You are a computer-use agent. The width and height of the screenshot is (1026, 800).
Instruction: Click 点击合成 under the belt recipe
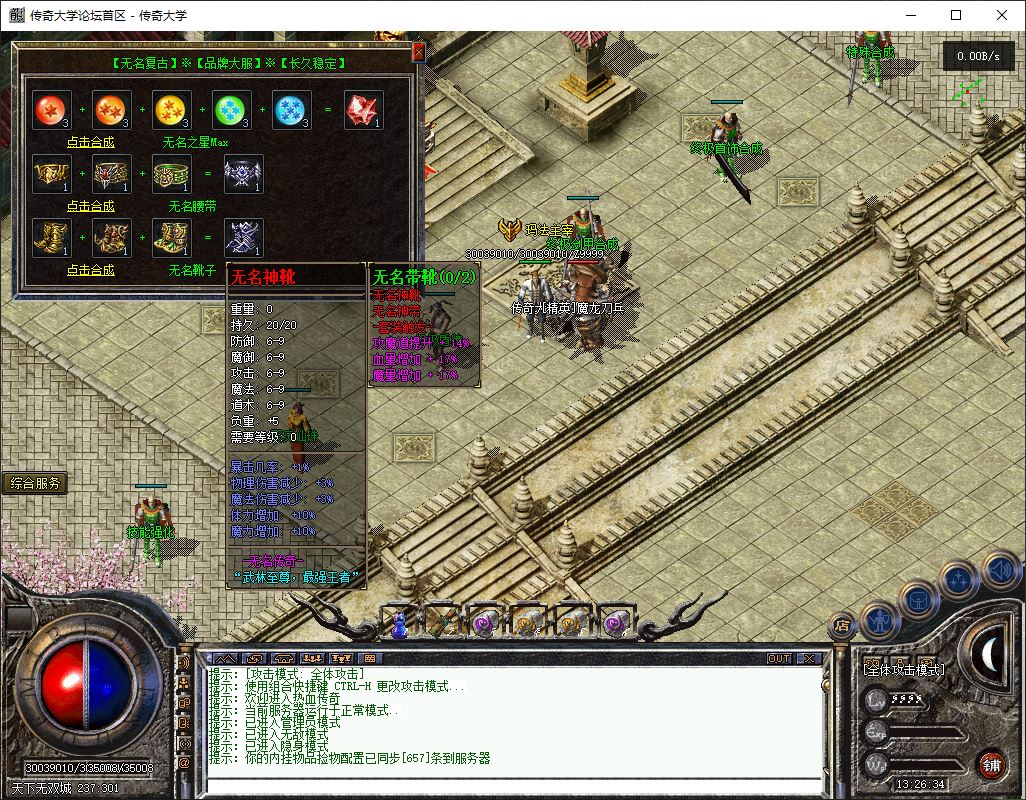(90, 206)
